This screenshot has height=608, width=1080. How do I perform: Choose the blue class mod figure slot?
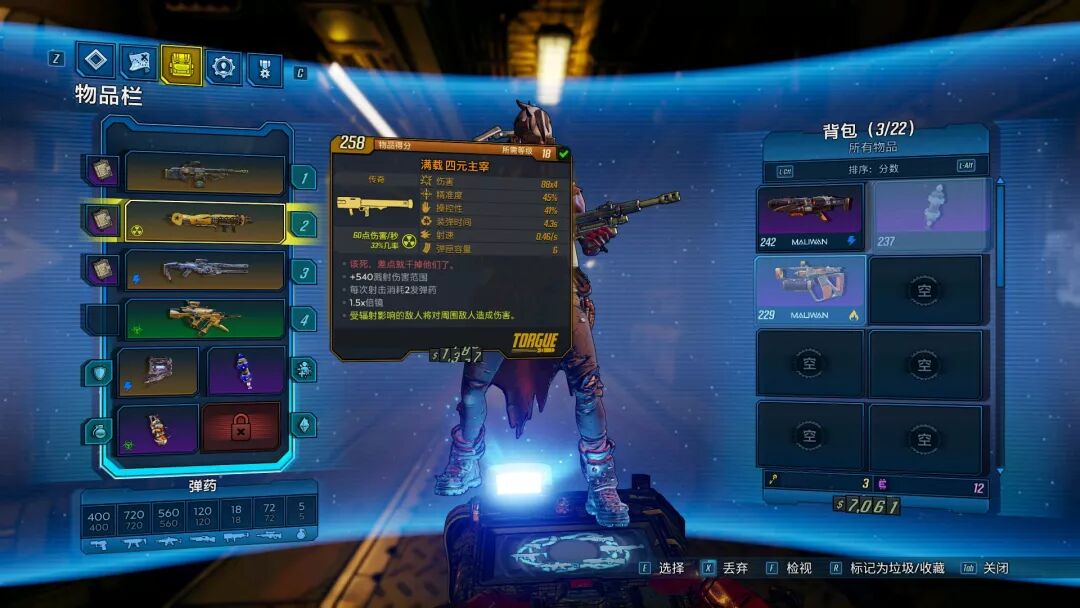(x=245, y=370)
